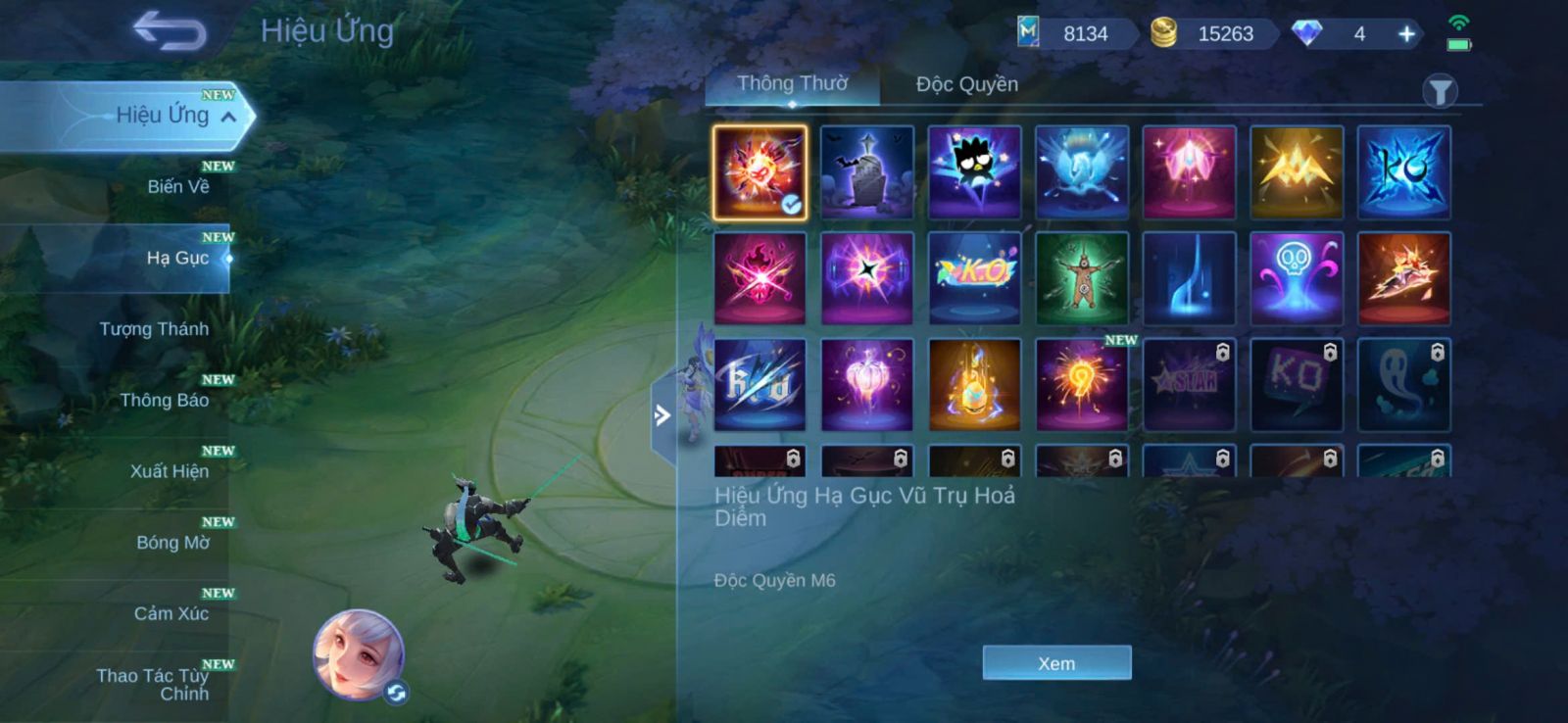Switch the hero using the portrait icon

359,654
